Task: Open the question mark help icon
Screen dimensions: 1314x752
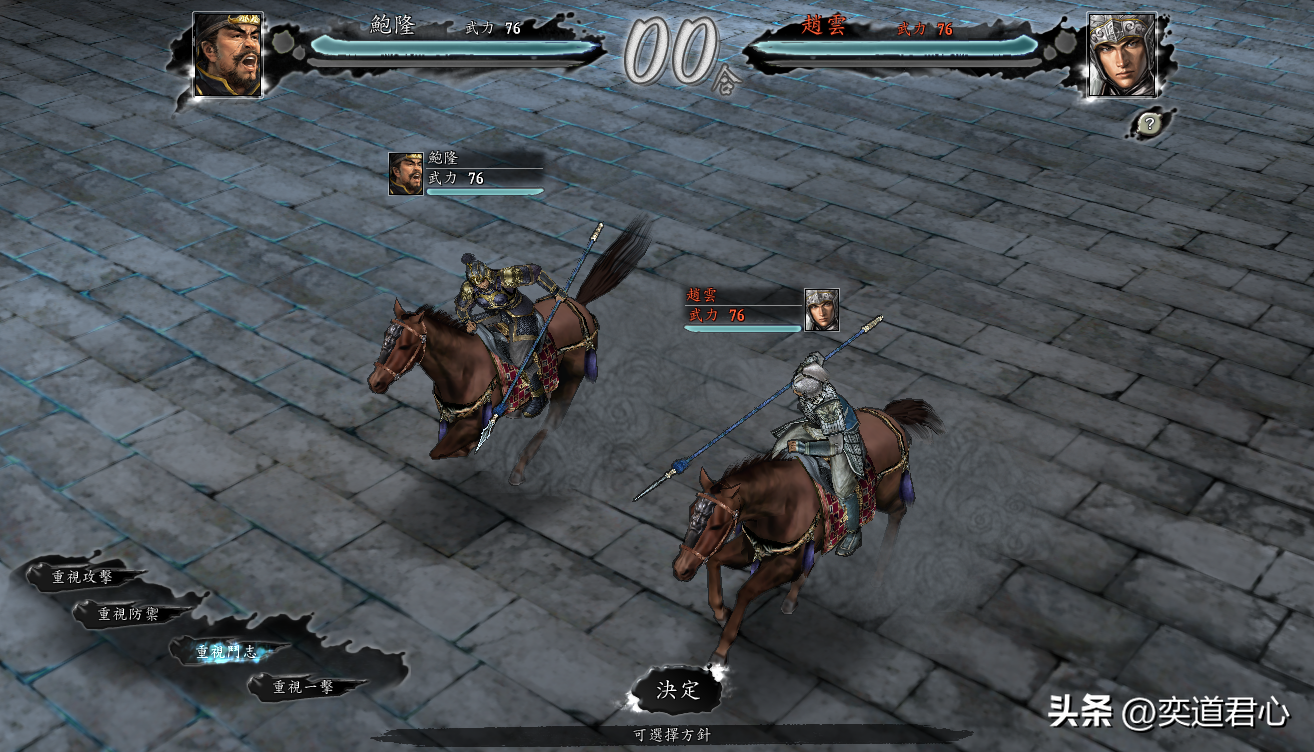Action: [1150, 124]
